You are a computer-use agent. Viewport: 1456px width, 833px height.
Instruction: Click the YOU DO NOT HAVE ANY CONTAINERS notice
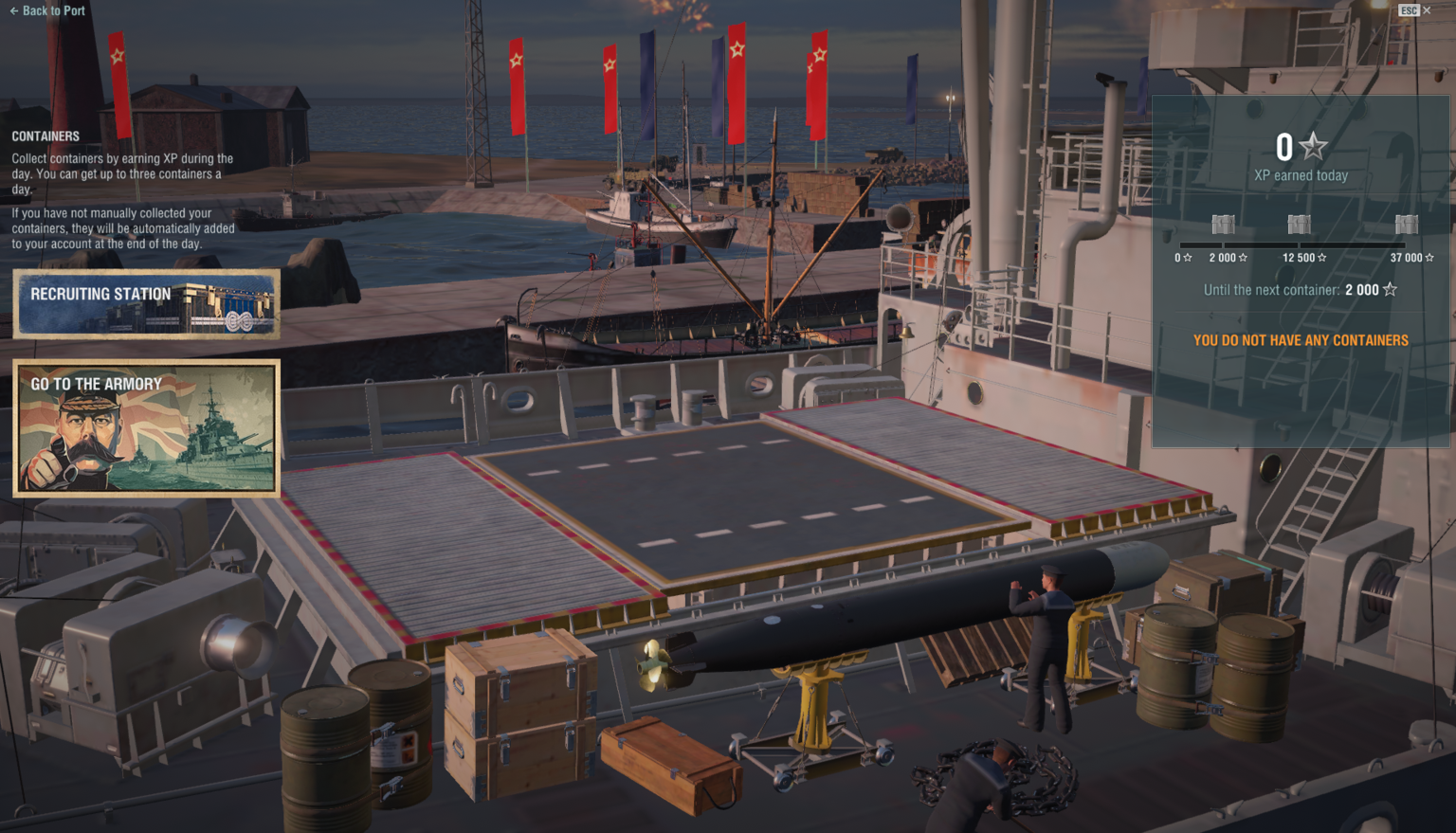[x=1300, y=339]
